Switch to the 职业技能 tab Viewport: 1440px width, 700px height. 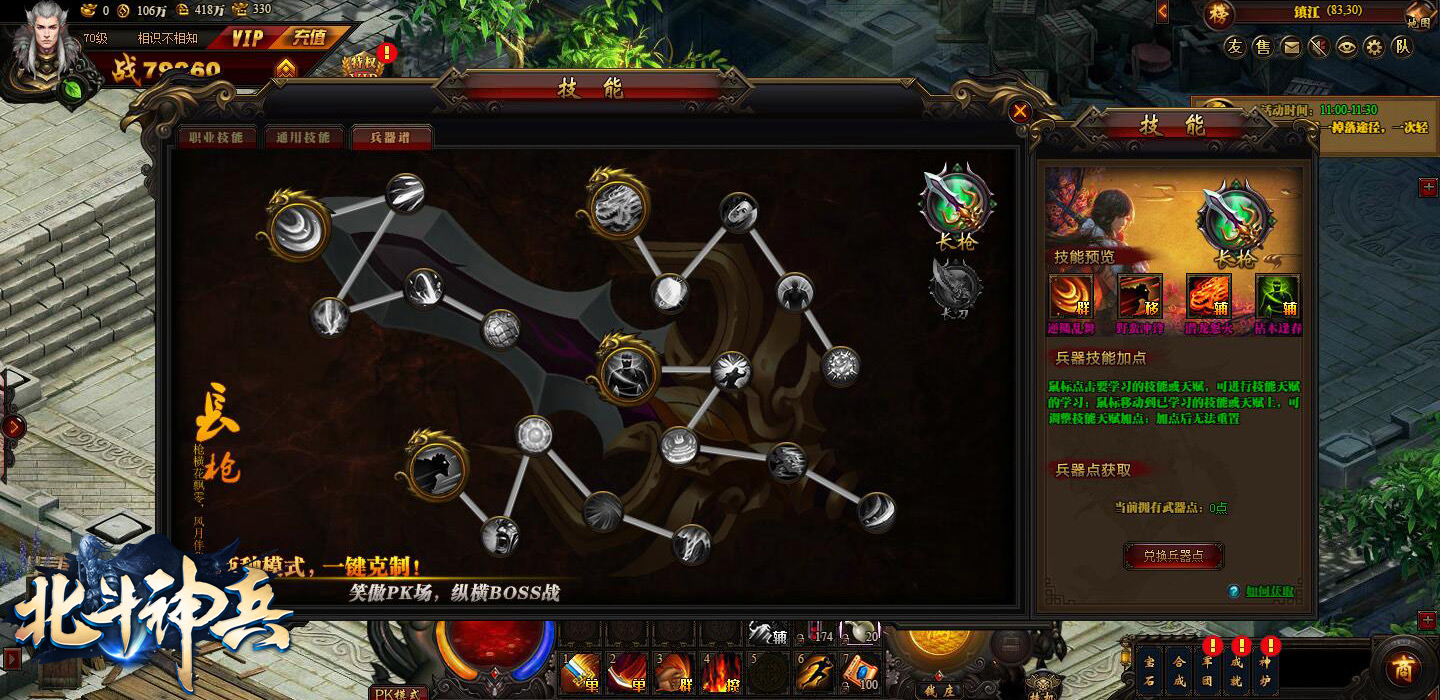tap(217, 137)
